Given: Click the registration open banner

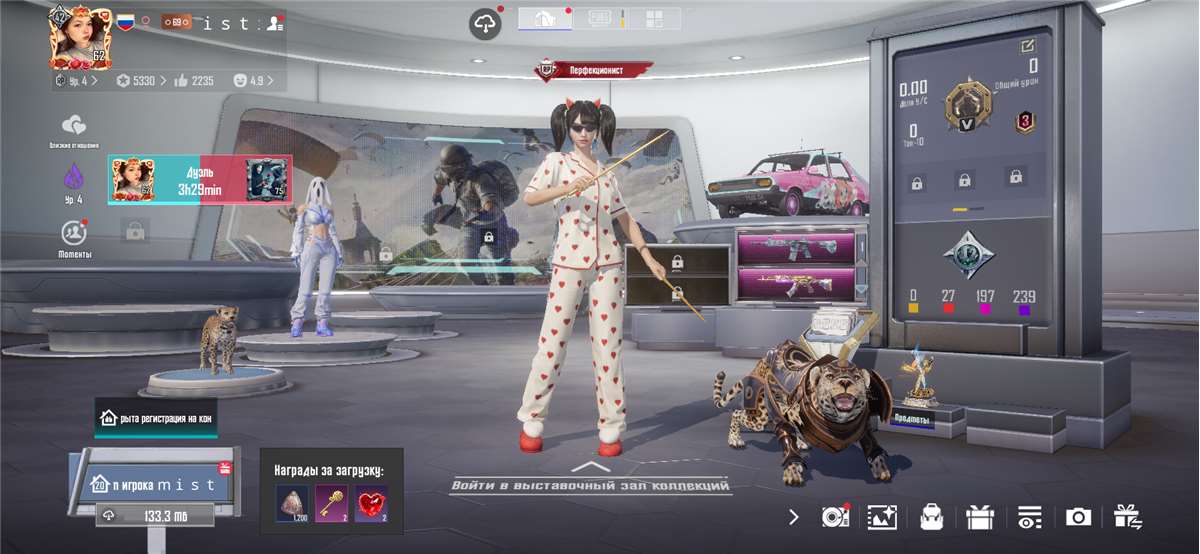Looking at the screenshot, I should pyautogui.click(x=155, y=418).
